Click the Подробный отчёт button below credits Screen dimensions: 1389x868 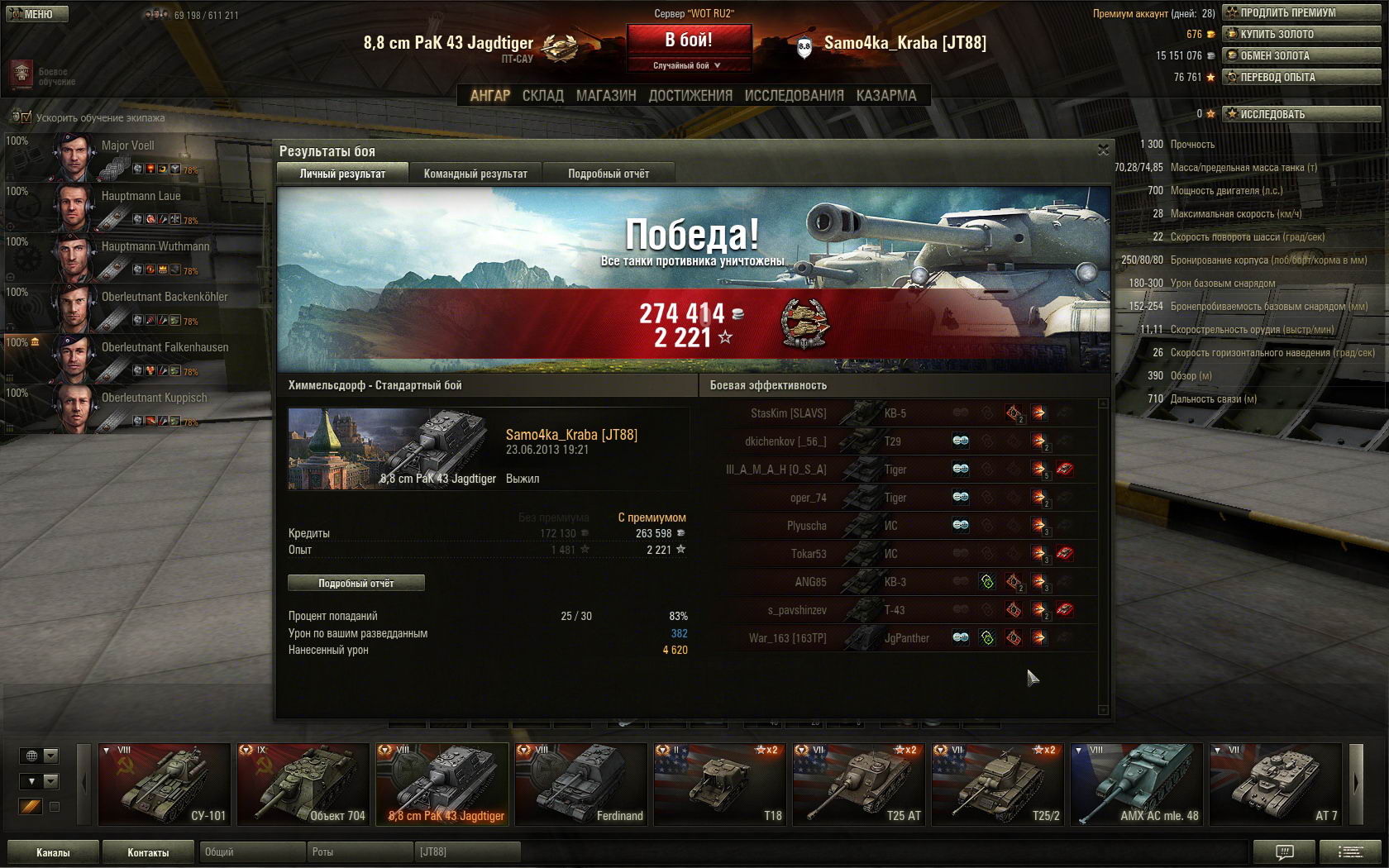[356, 583]
